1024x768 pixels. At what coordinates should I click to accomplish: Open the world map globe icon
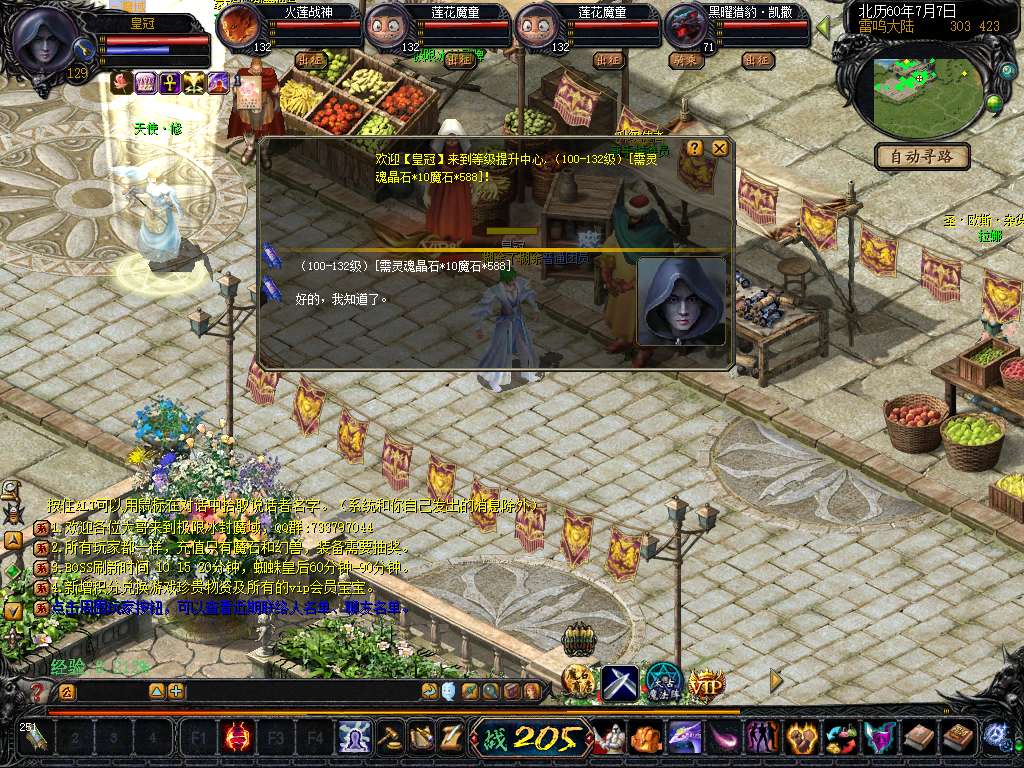click(x=994, y=102)
